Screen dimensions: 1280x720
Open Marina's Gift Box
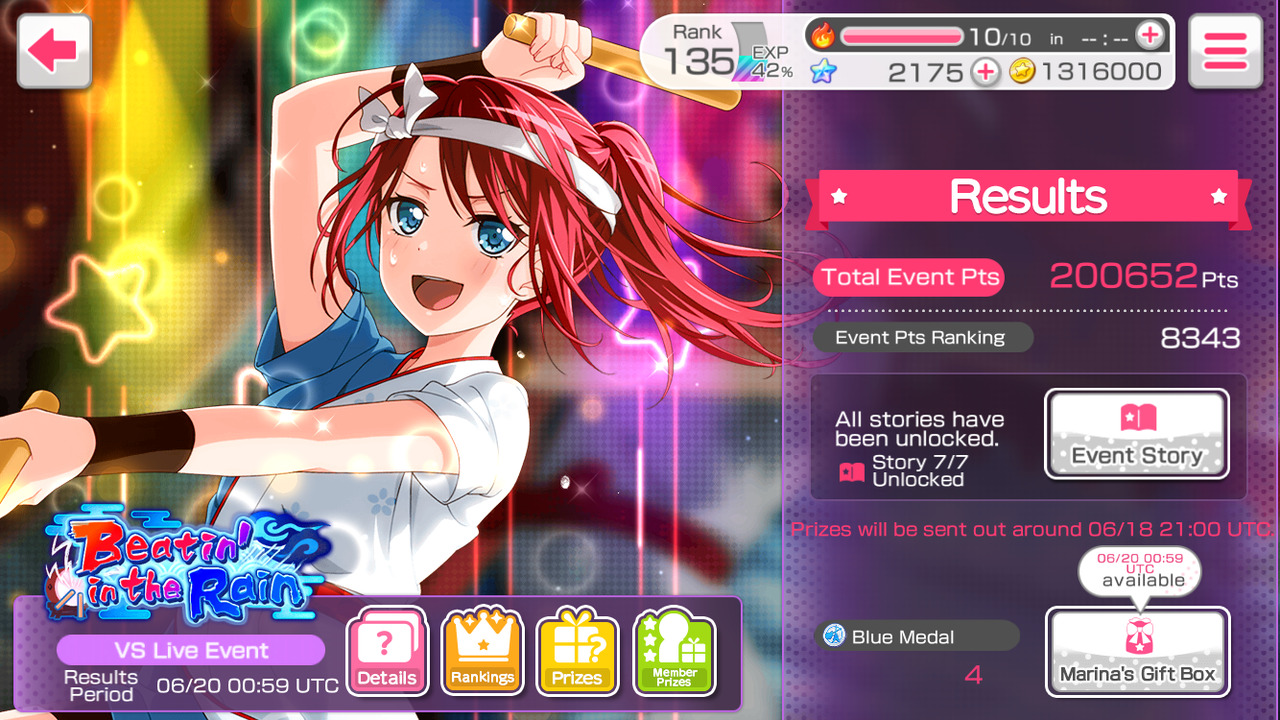click(1137, 652)
